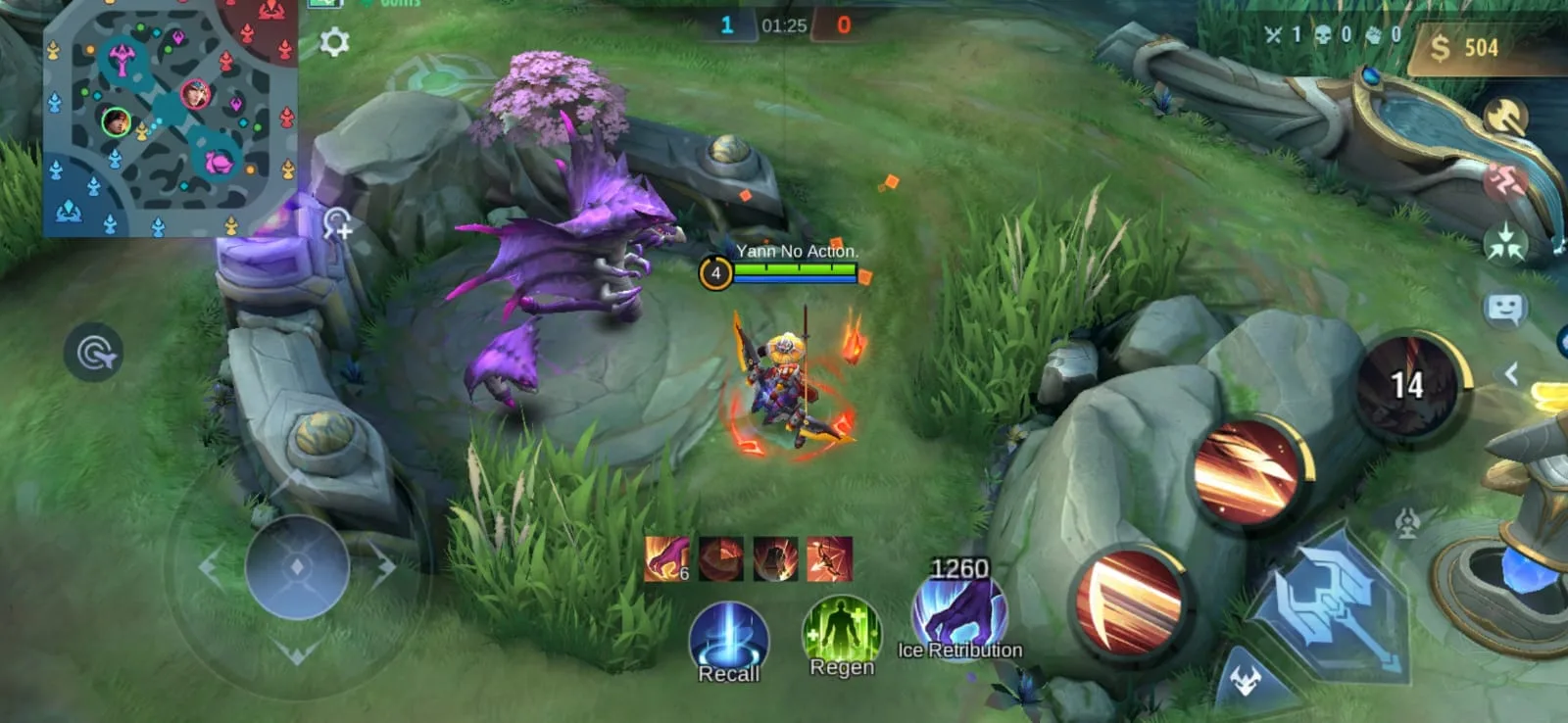Expand the side panel arrow
This screenshot has height=723, width=1568.
[1512, 373]
